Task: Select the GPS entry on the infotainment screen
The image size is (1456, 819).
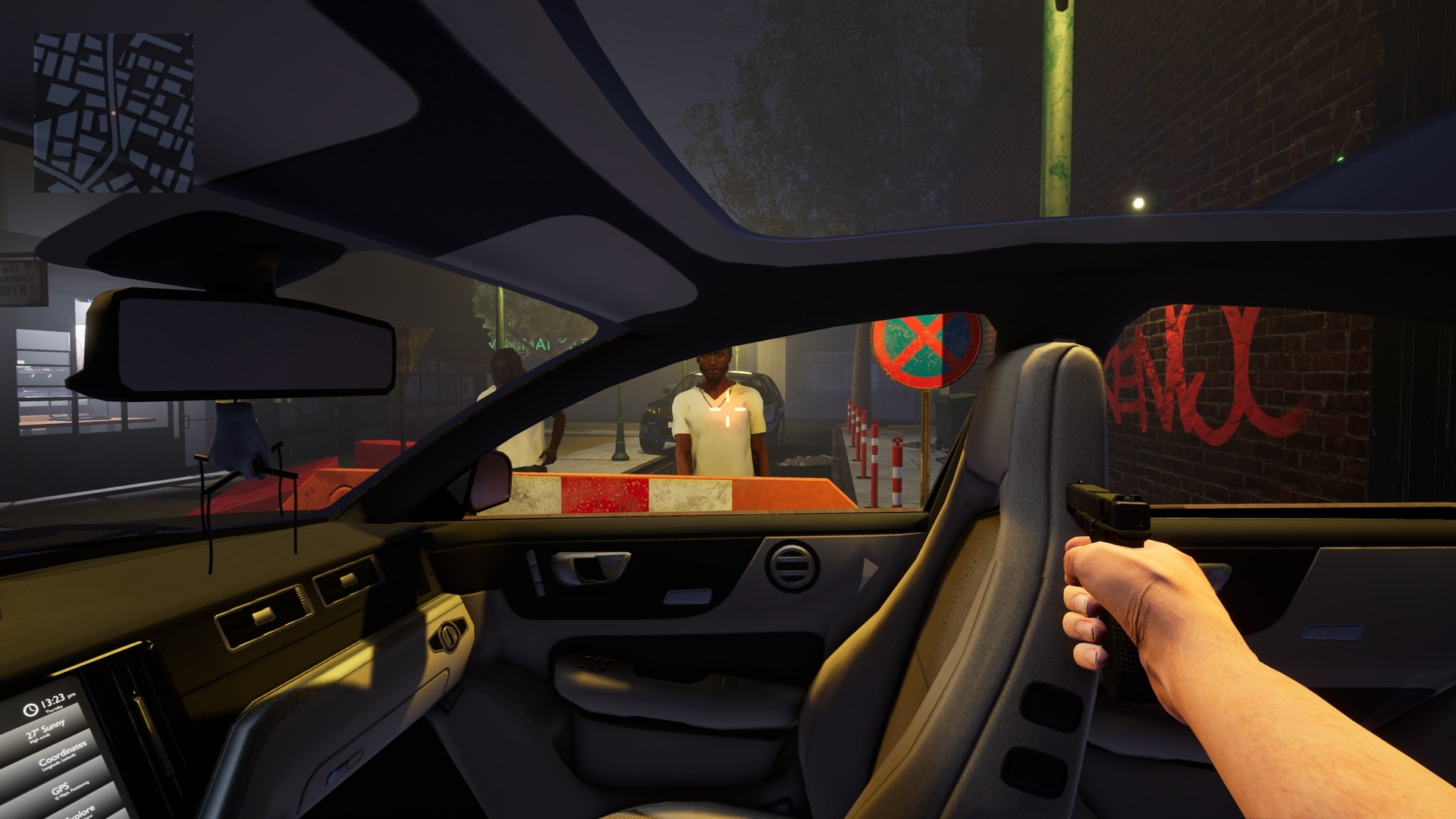Action: tap(61, 789)
